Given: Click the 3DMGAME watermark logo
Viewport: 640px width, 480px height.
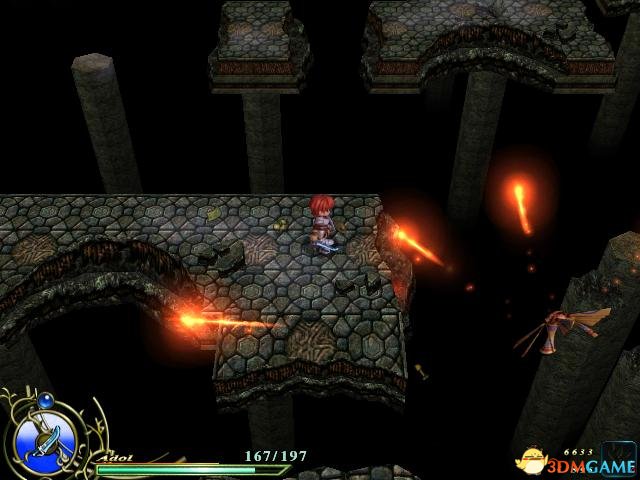Looking at the screenshot, I should pos(577,463).
